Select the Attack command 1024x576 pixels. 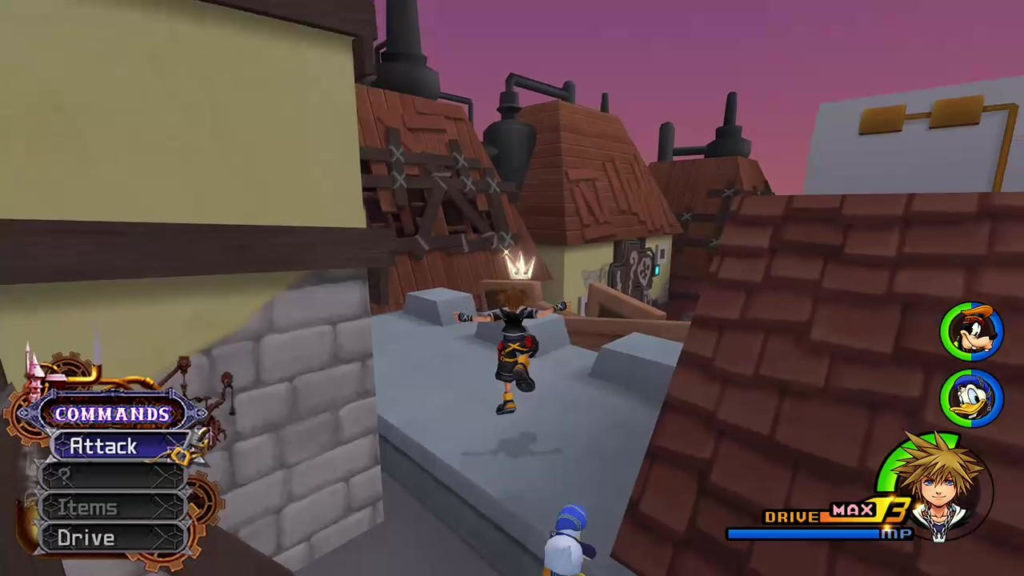(110, 446)
